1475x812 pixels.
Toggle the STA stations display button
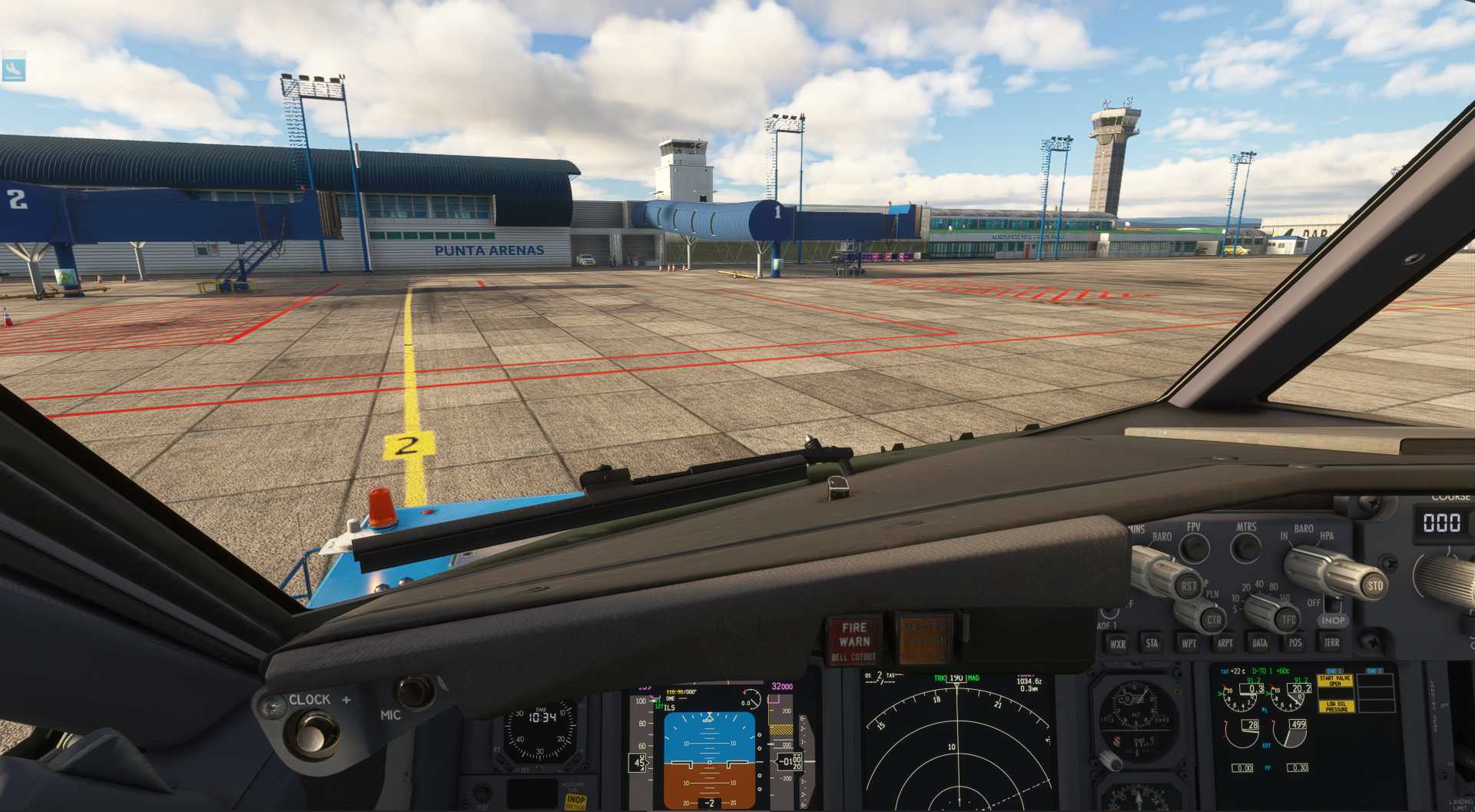[1152, 643]
